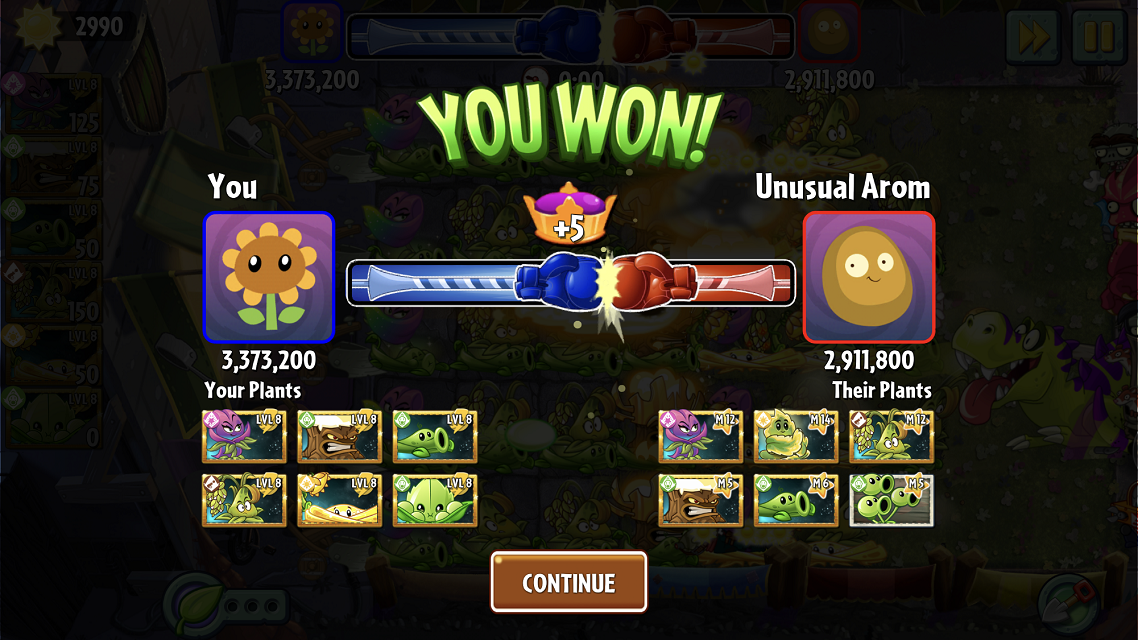Viewport: 1138px width, 640px height.
Task: Select your LVL 8 Bonk Choy card
Action: [435, 500]
